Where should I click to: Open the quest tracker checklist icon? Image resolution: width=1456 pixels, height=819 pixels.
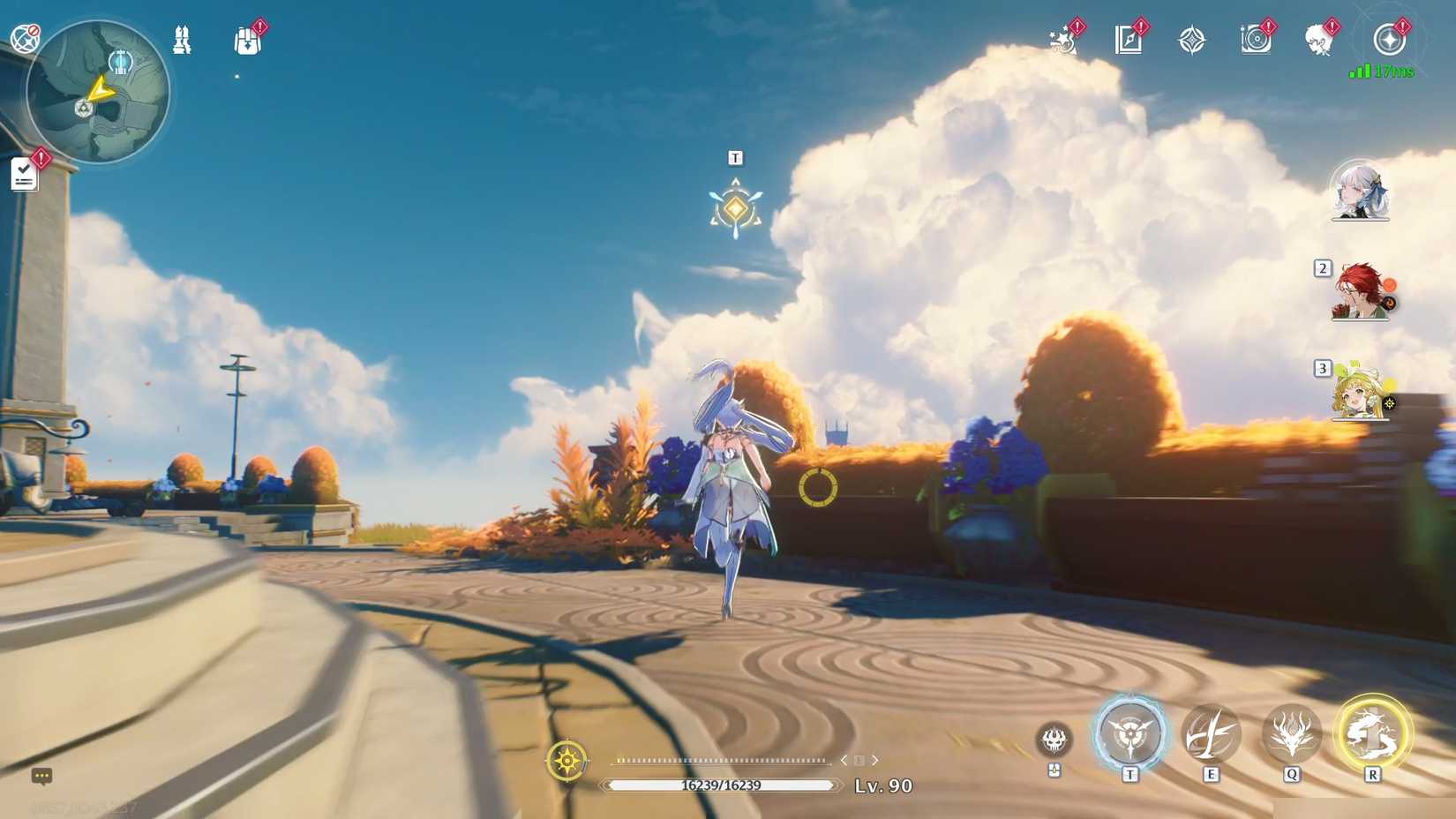(x=24, y=173)
